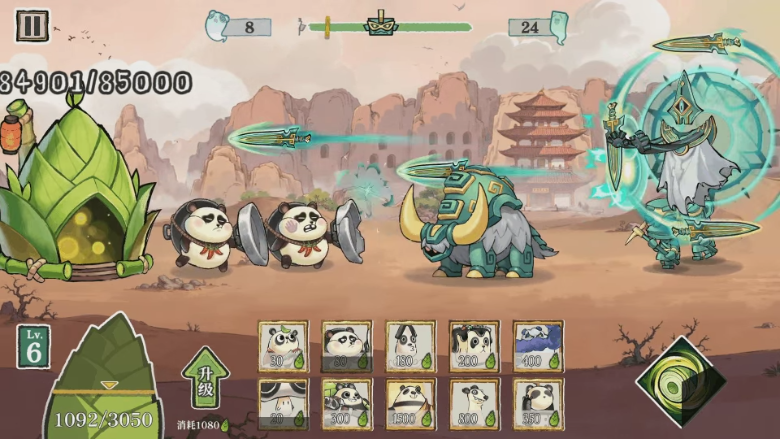Pause the game with the top-left button
This screenshot has height=439, width=780.
click(32, 25)
